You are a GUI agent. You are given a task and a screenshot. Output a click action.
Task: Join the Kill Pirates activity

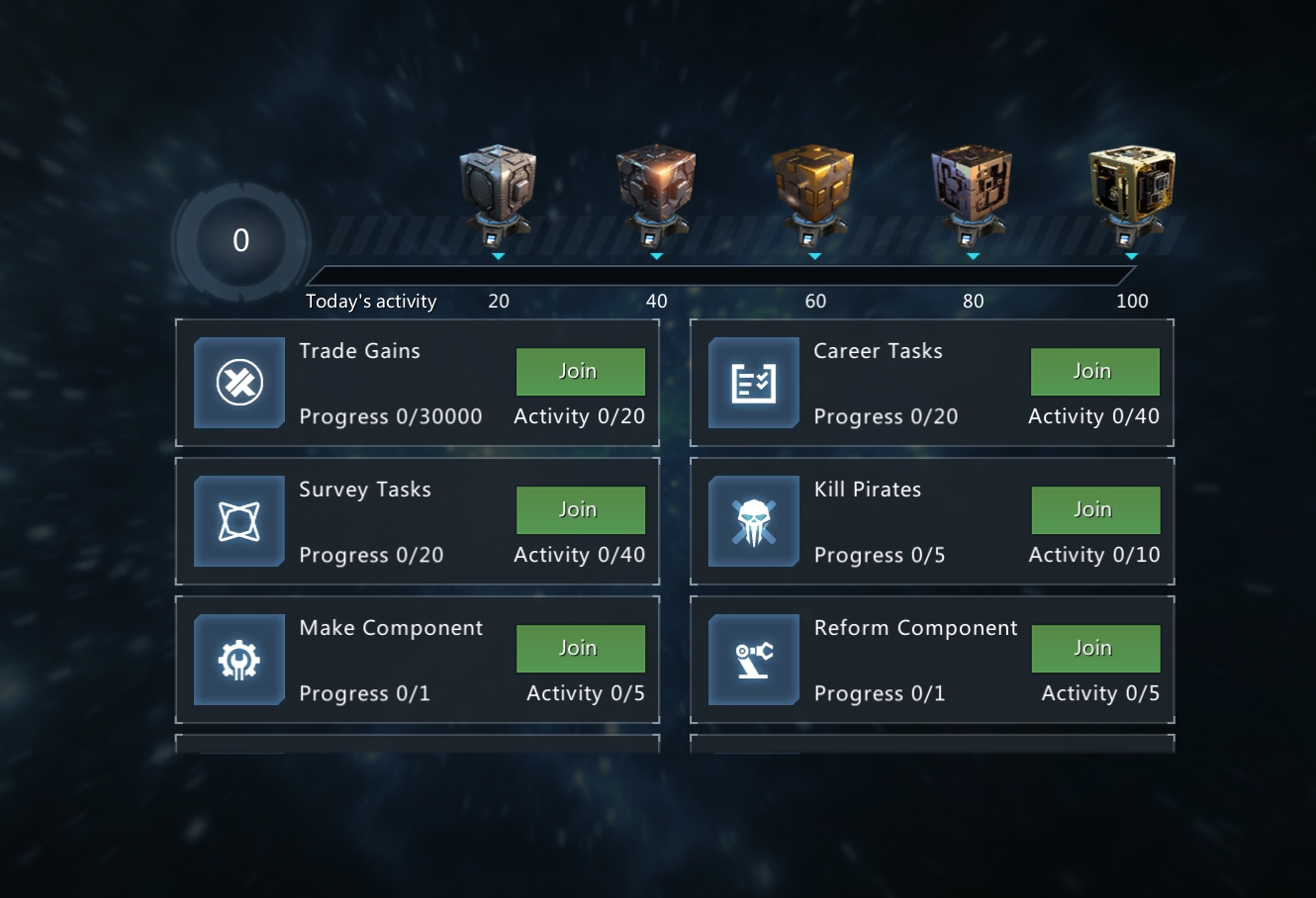pos(1095,510)
